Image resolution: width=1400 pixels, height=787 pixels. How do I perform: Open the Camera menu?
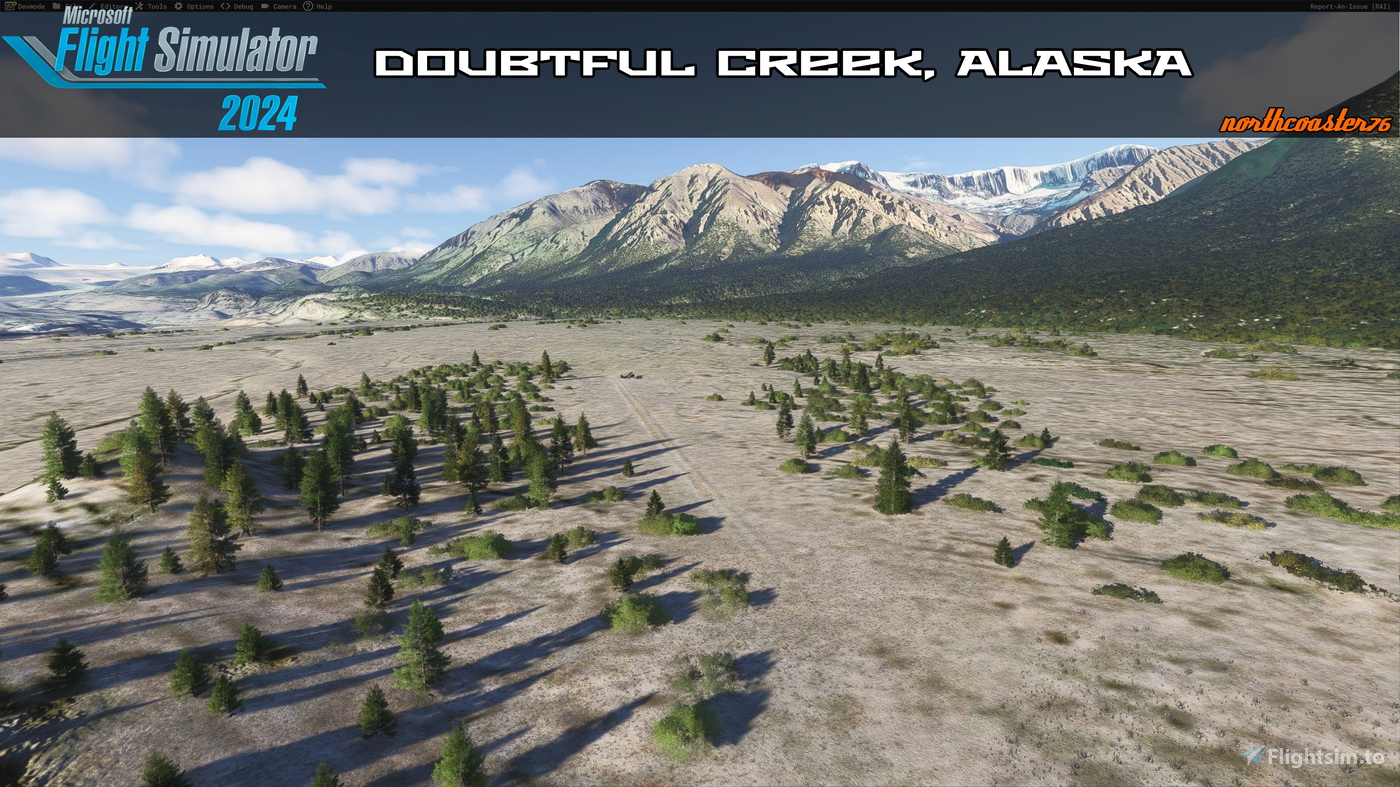[284, 5]
